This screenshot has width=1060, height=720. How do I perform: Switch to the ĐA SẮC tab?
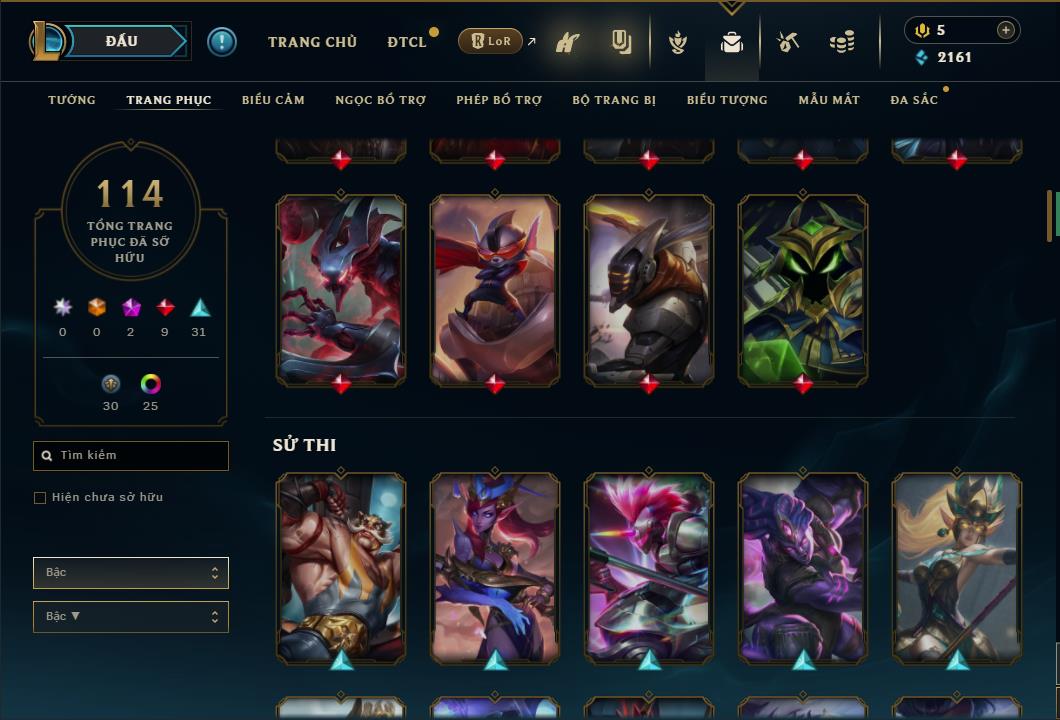[x=914, y=100]
